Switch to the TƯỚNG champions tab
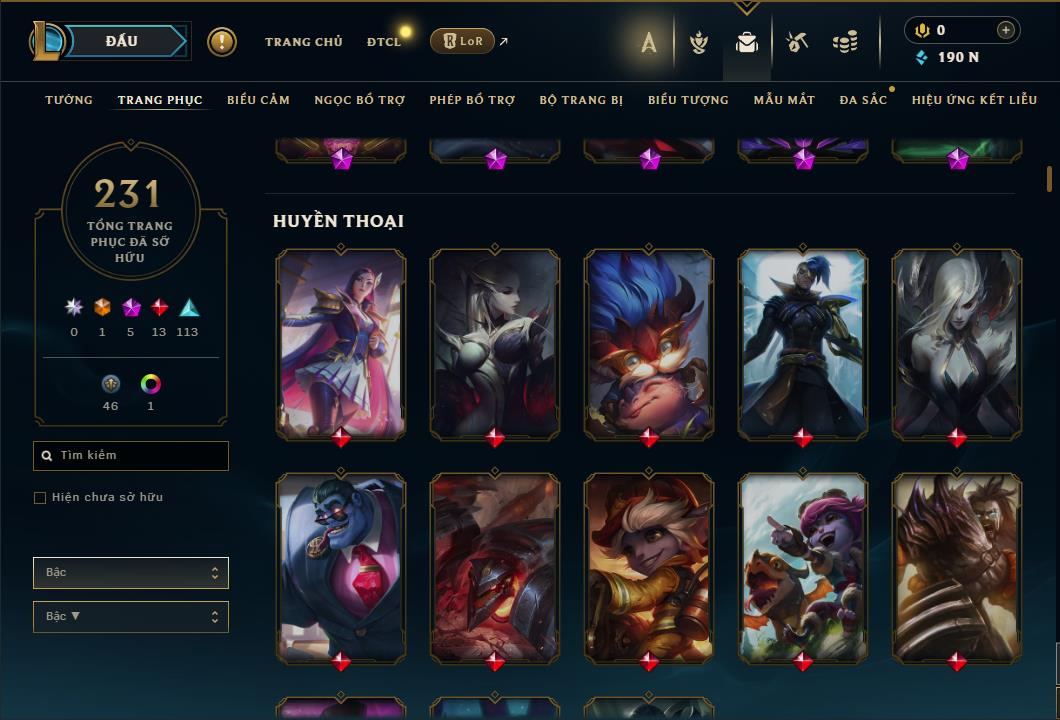The image size is (1060, 720). coord(69,100)
